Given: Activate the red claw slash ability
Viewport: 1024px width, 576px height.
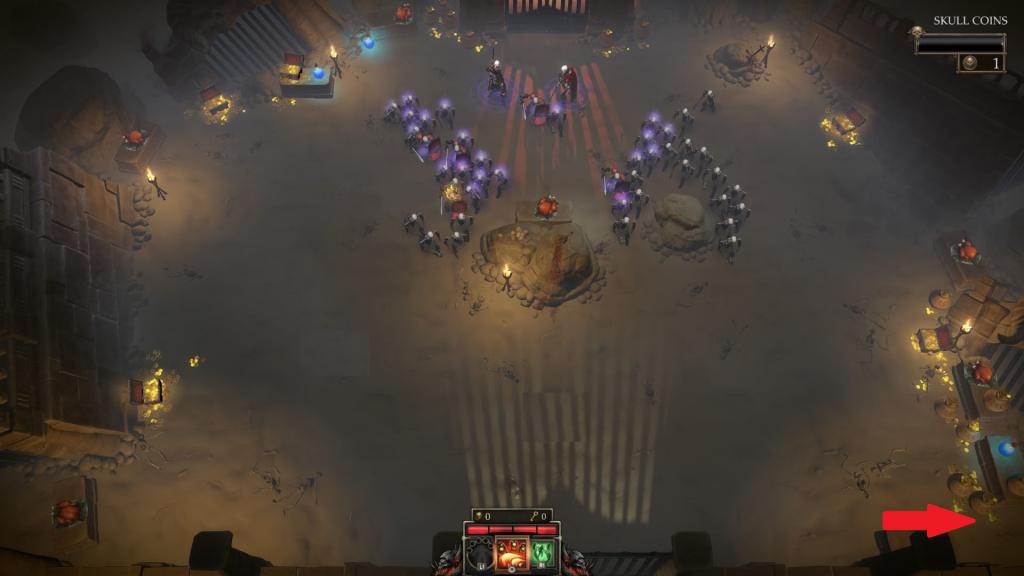Looking at the screenshot, I should point(512,553).
